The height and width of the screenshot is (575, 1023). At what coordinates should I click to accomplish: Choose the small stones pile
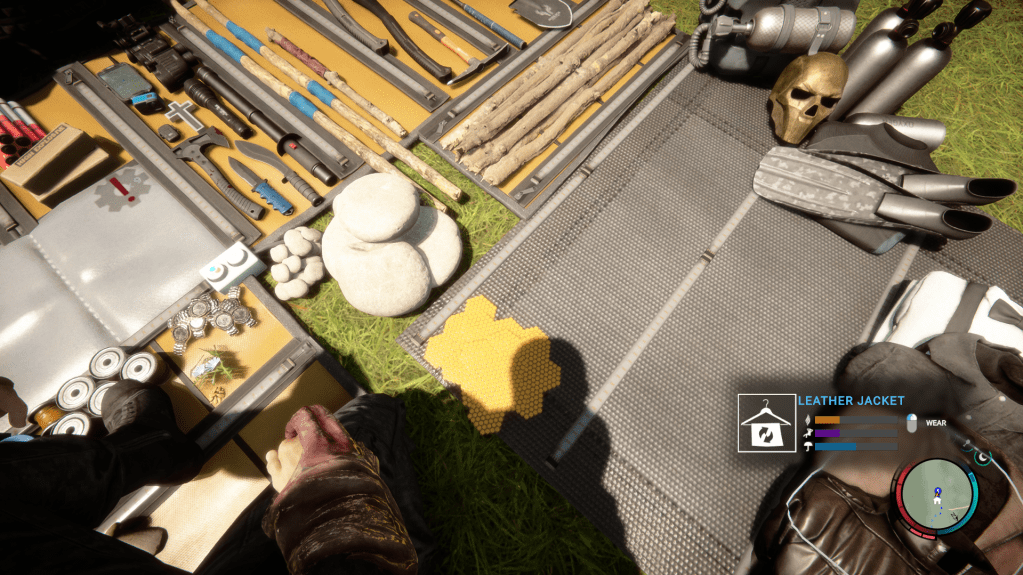tap(297, 265)
